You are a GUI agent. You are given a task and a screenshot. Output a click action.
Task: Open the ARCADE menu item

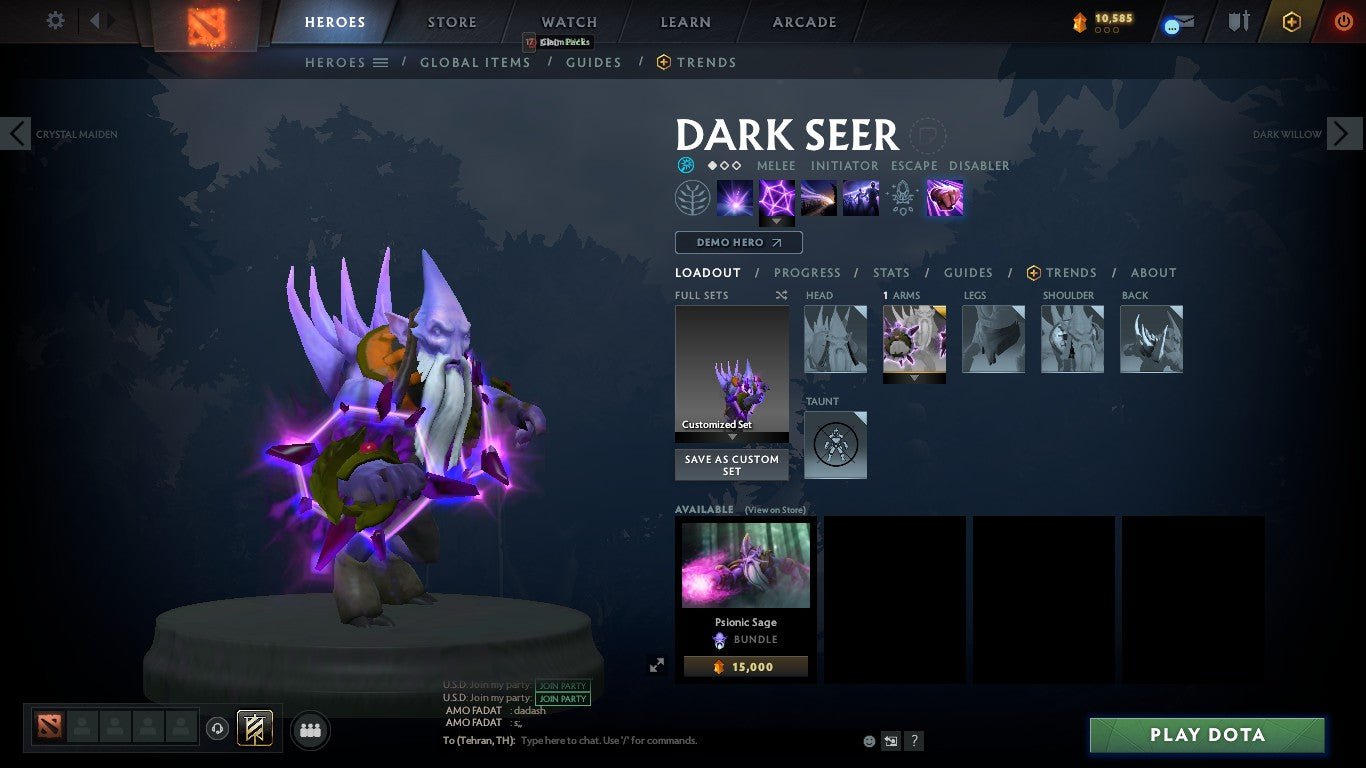click(x=803, y=21)
